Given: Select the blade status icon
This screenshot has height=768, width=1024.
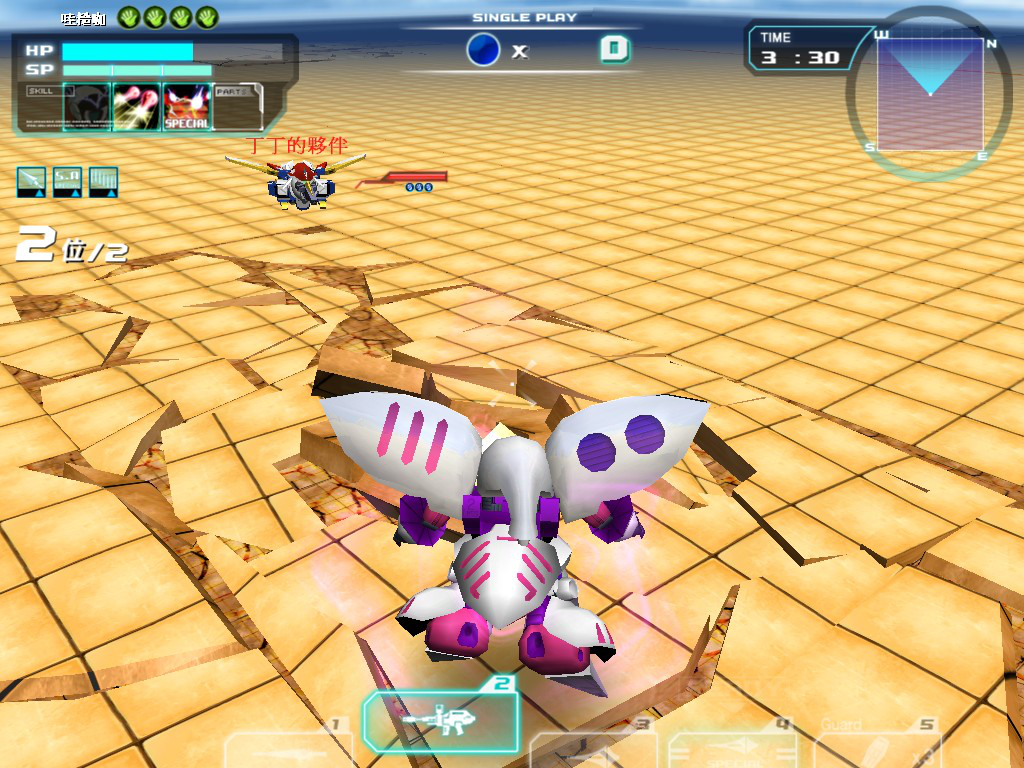Looking at the screenshot, I should pos(31,181).
